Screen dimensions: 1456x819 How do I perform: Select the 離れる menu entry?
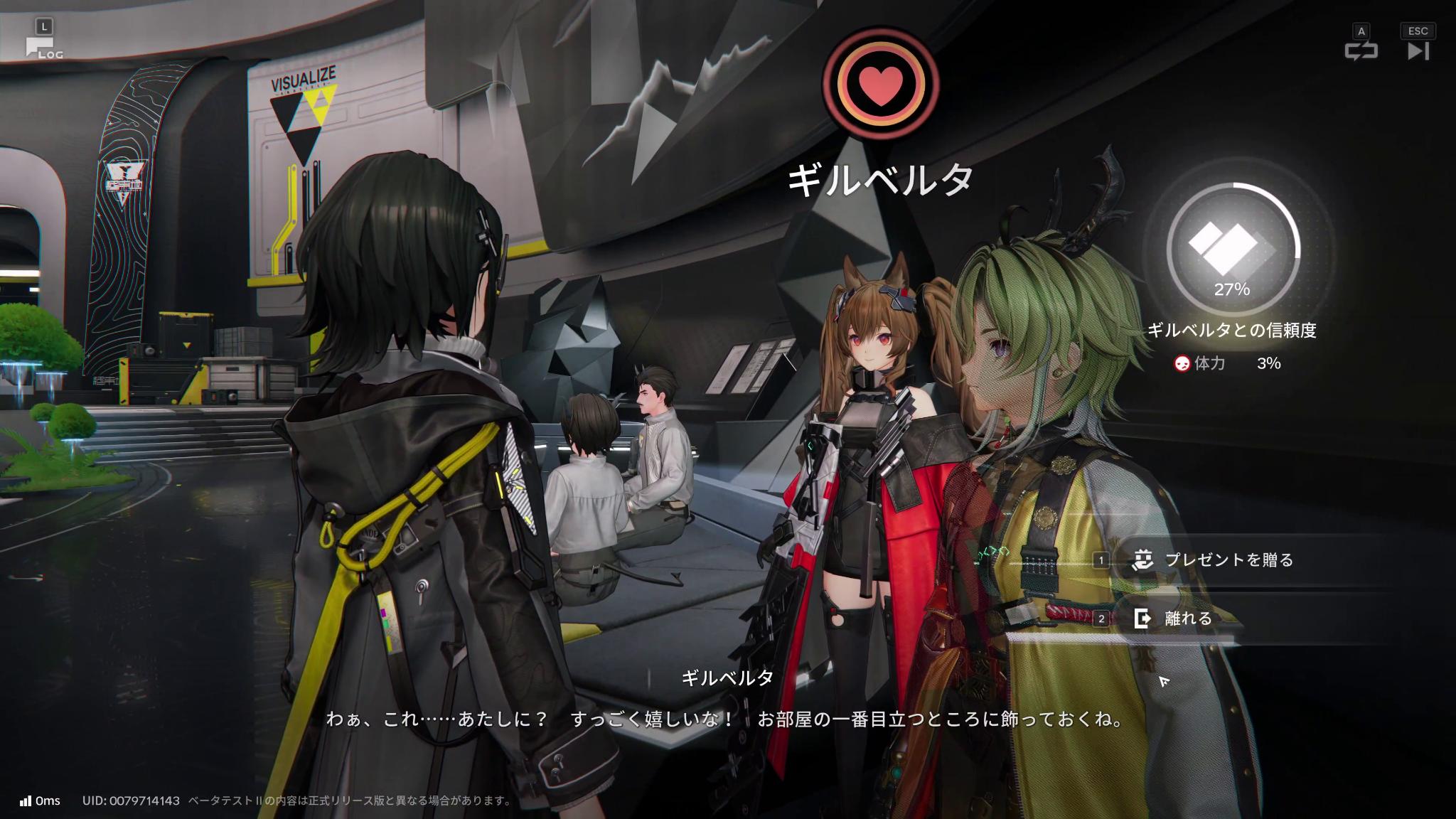click(1189, 619)
